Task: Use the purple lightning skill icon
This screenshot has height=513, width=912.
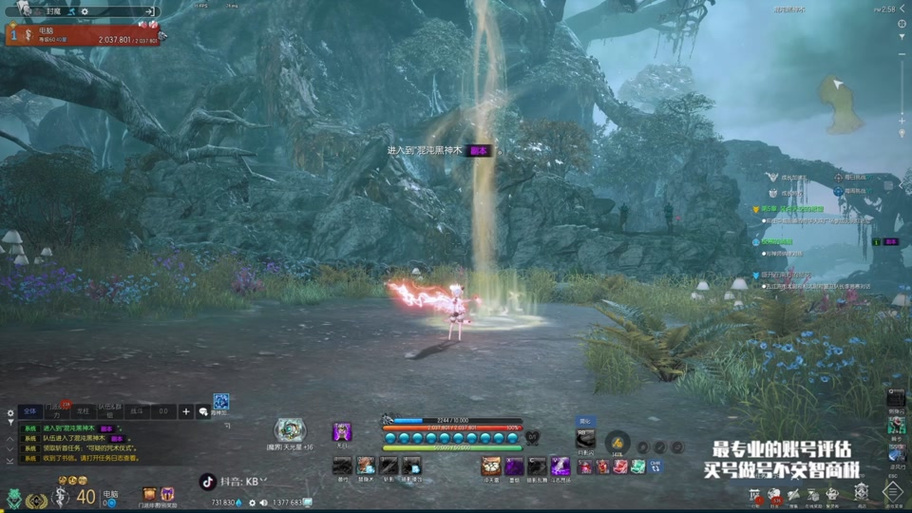Action: click(x=560, y=467)
